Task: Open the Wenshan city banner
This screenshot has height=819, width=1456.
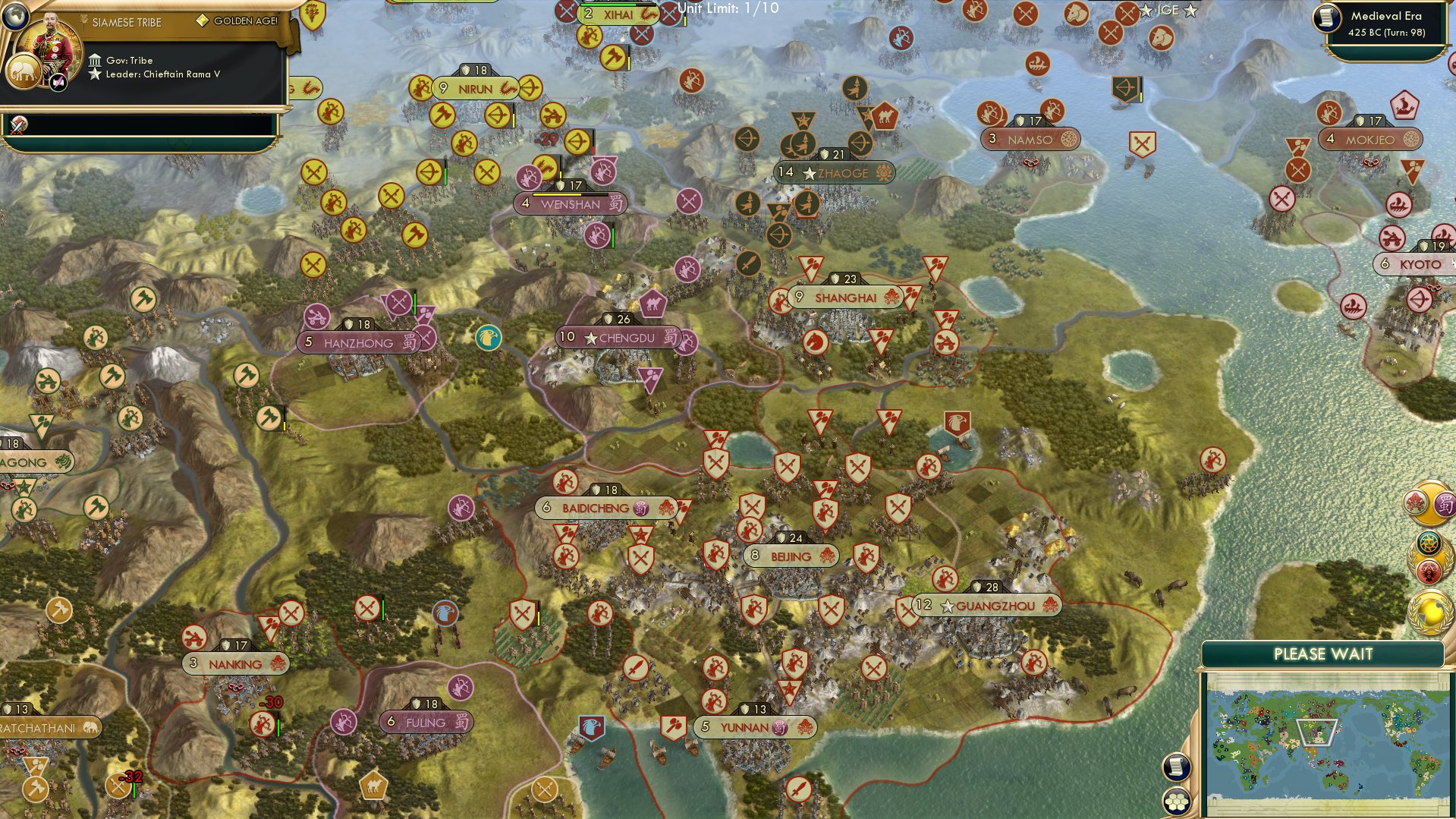Action: pyautogui.click(x=570, y=204)
